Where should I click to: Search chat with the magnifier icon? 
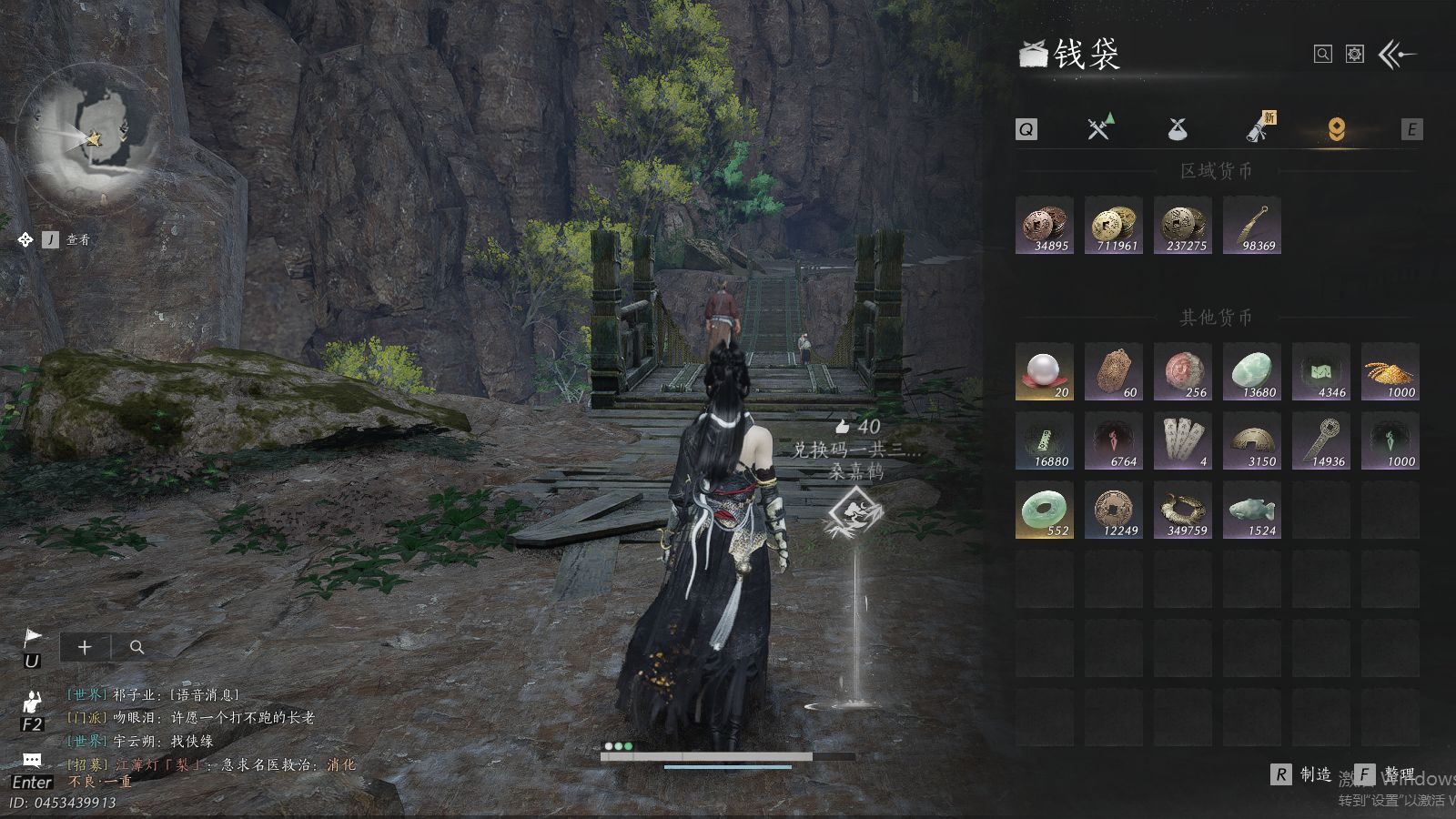[137, 647]
